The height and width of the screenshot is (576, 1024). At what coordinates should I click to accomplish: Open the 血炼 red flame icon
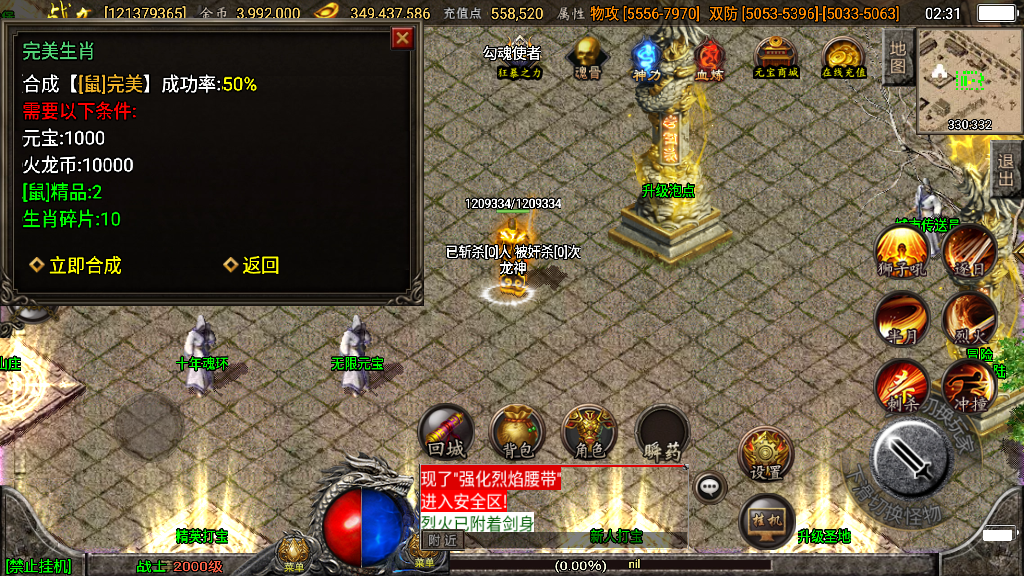[x=709, y=59]
